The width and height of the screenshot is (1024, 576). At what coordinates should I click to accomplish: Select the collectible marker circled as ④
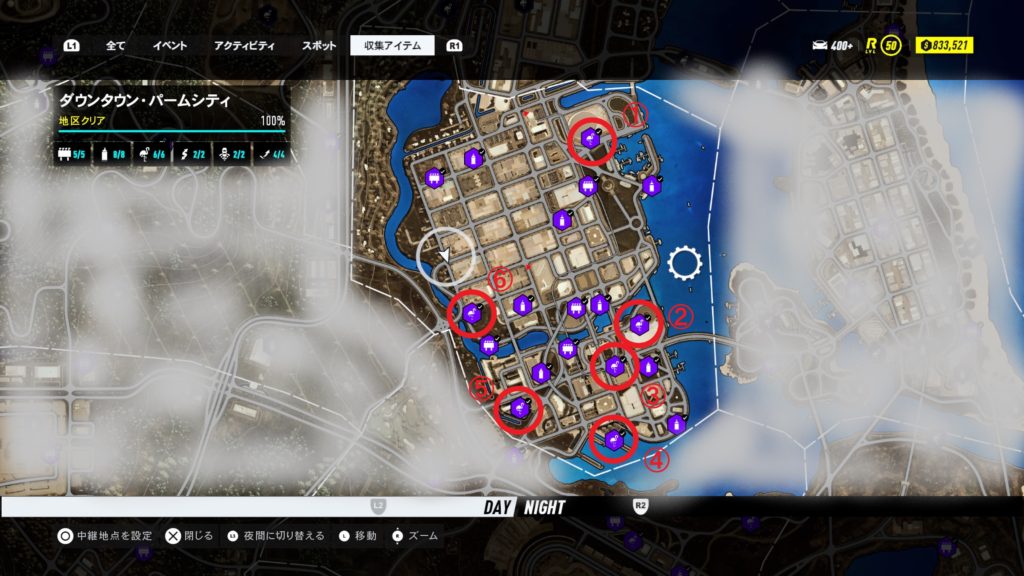point(614,439)
